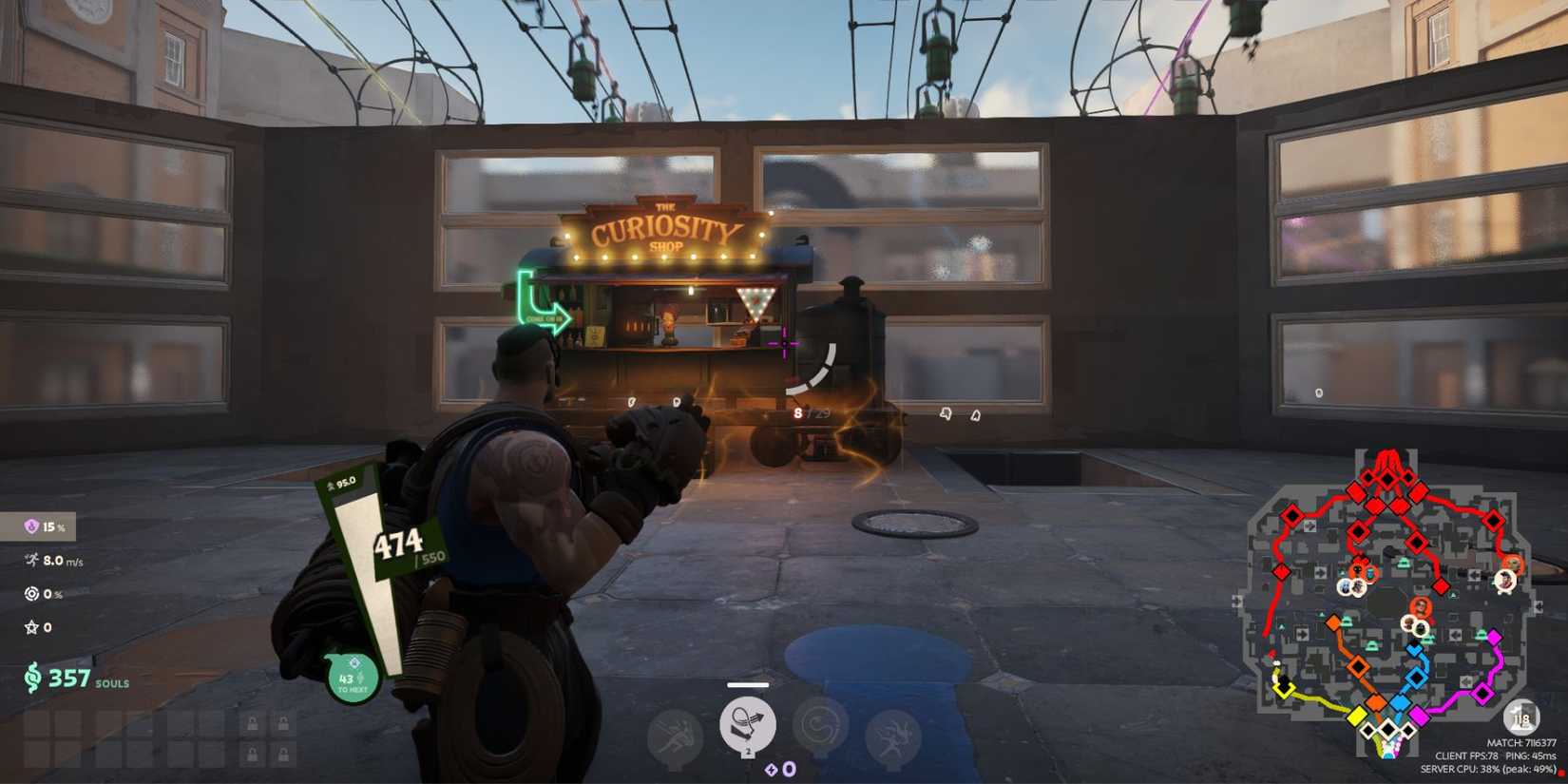Click the star icon showing 0
This screenshot has width=1568, height=784.
coord(31,626)
